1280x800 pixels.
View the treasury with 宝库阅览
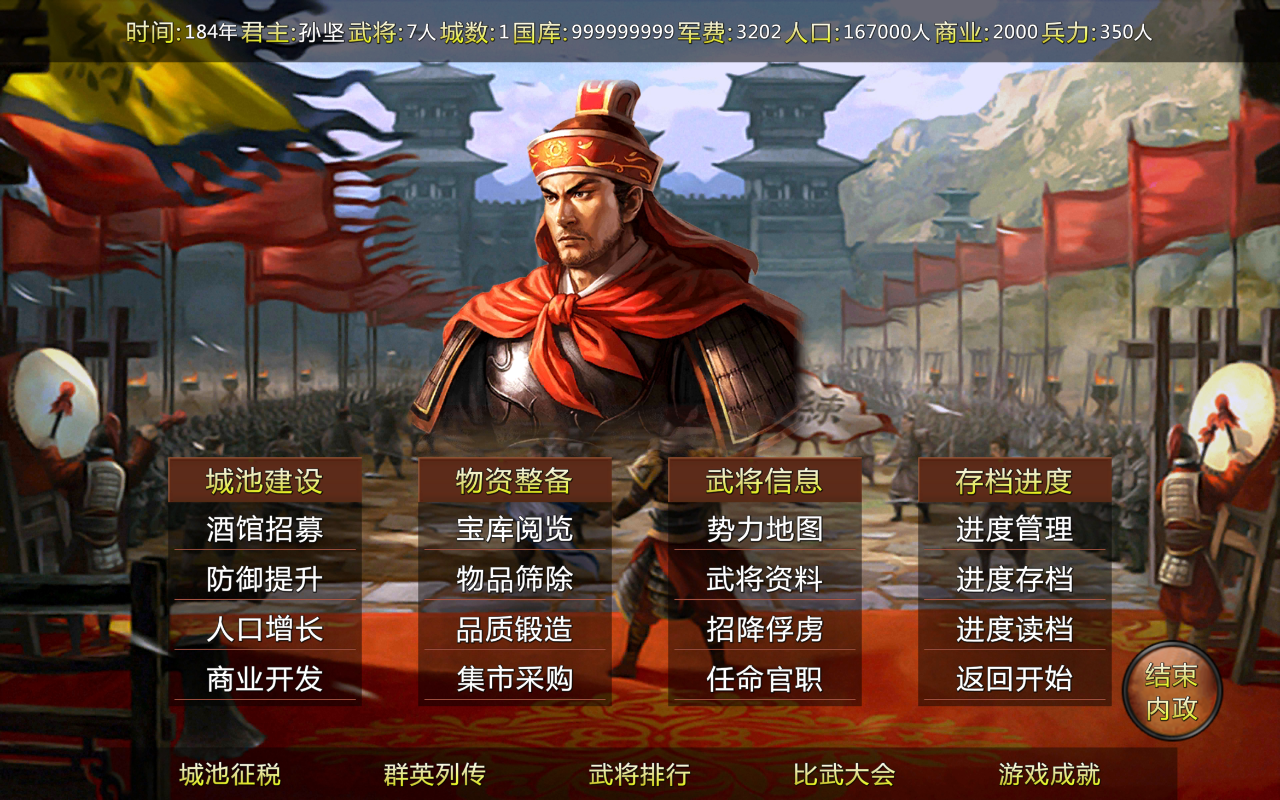[513, 531]
